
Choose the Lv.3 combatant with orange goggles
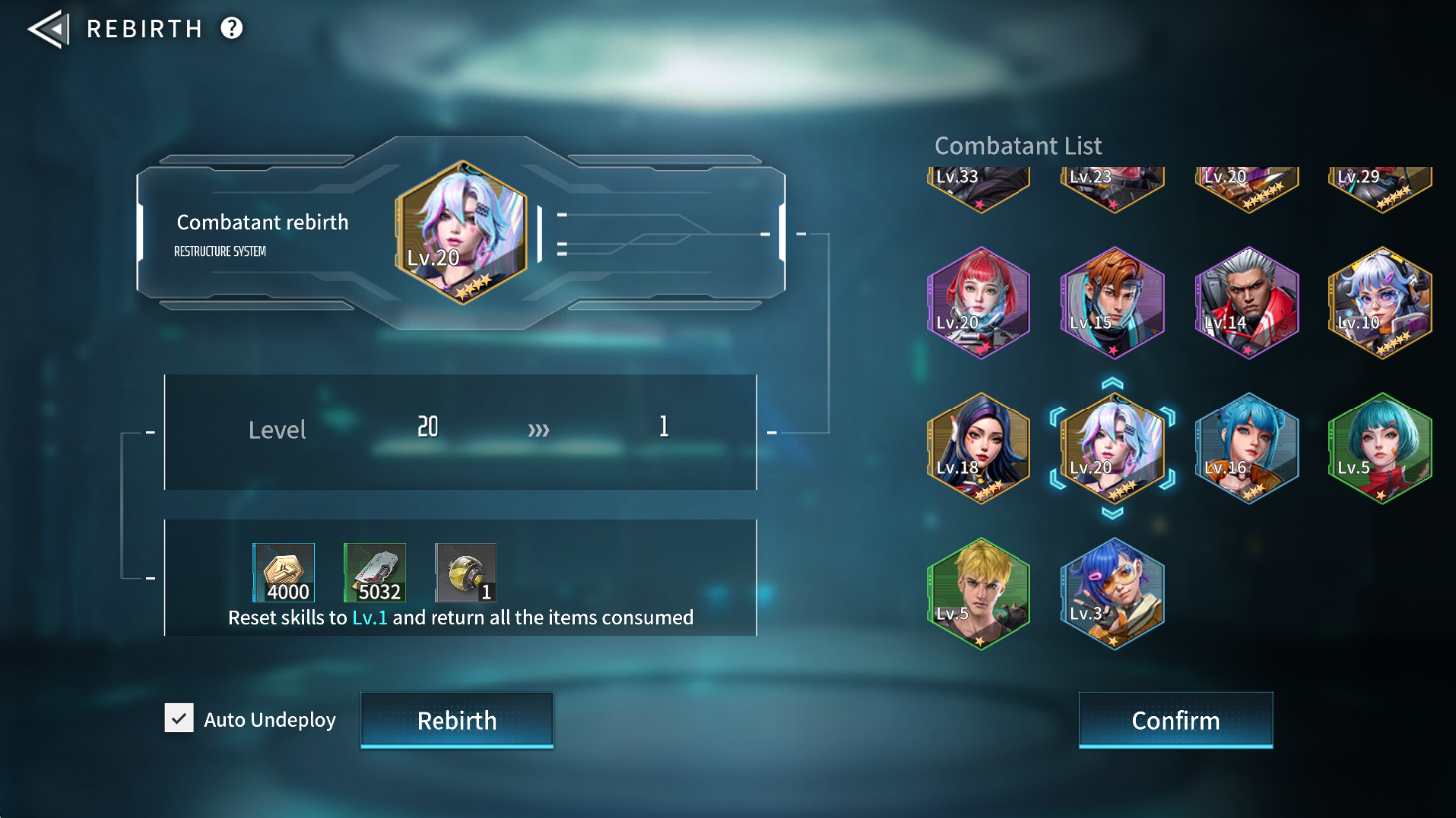click(x=1112, y=593)
